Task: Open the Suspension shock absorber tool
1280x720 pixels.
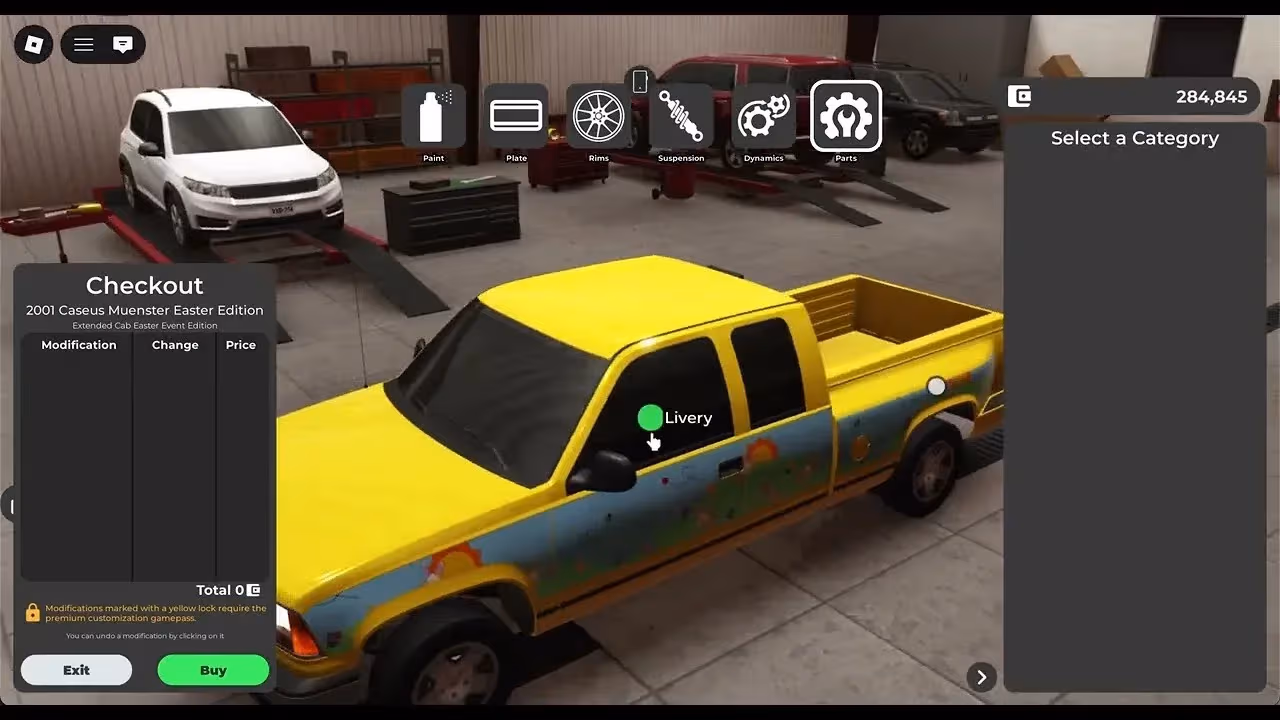Action: point(681,116)
